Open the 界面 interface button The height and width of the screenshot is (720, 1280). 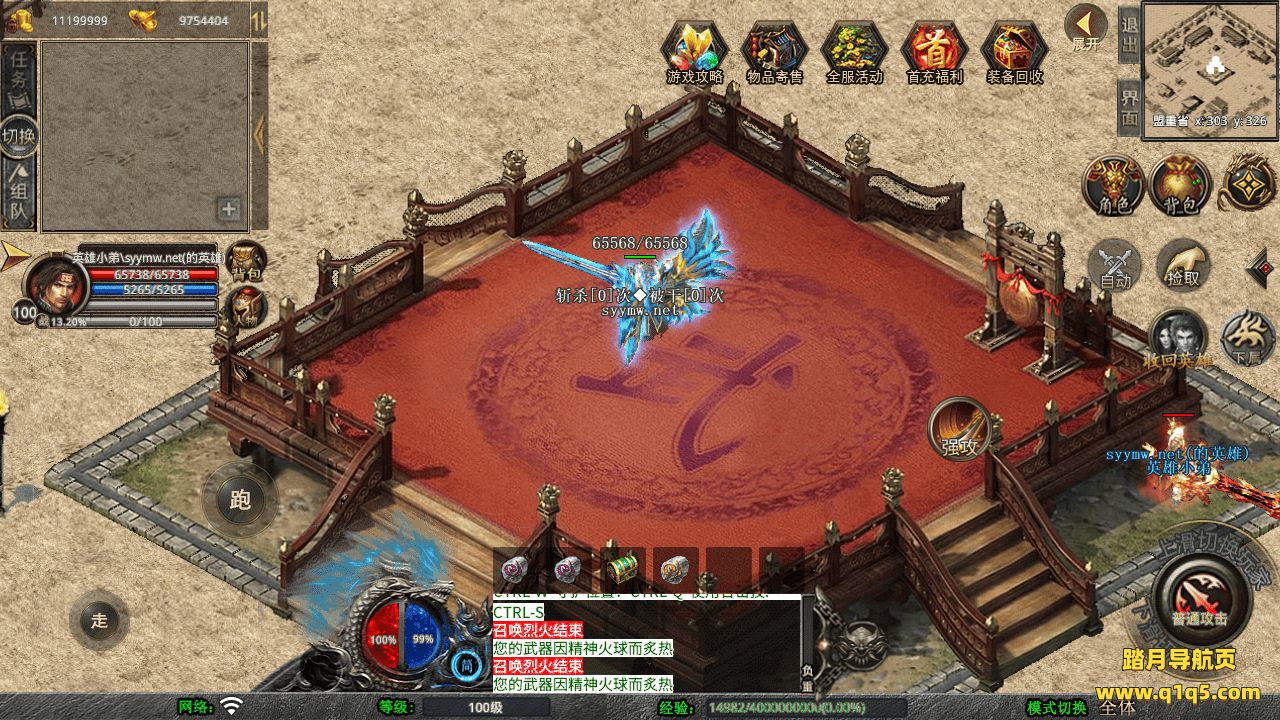pyautogui.click(x=1129, y=106)
